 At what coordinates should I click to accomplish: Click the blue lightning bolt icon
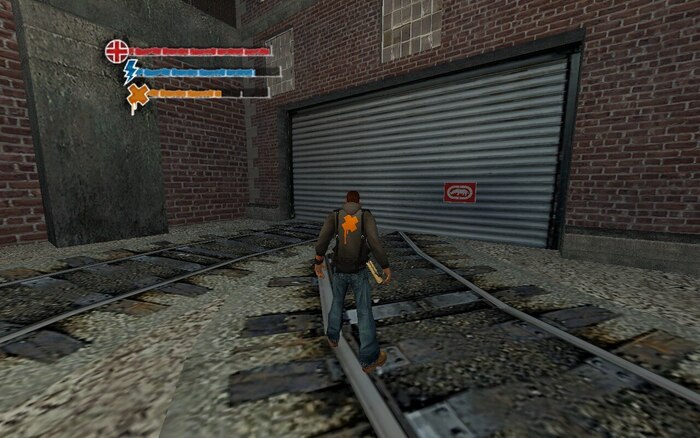pyautogui.click(x=130, y=71)
